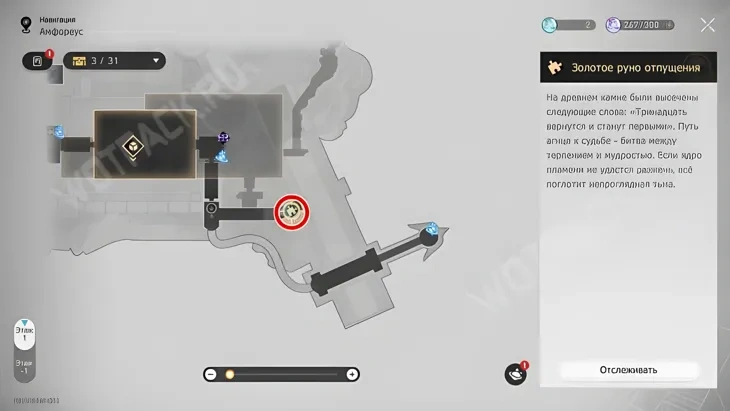Select the dark purple marker on map
This screenshot has width=730, height=411.
coord(224,137)
